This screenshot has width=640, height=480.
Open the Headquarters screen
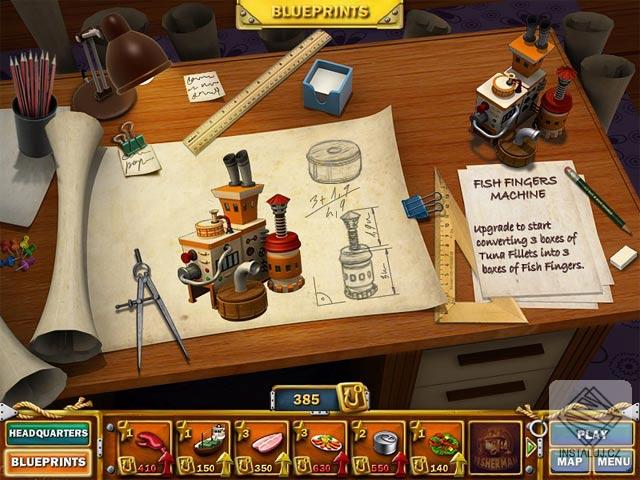click(47, 434)
